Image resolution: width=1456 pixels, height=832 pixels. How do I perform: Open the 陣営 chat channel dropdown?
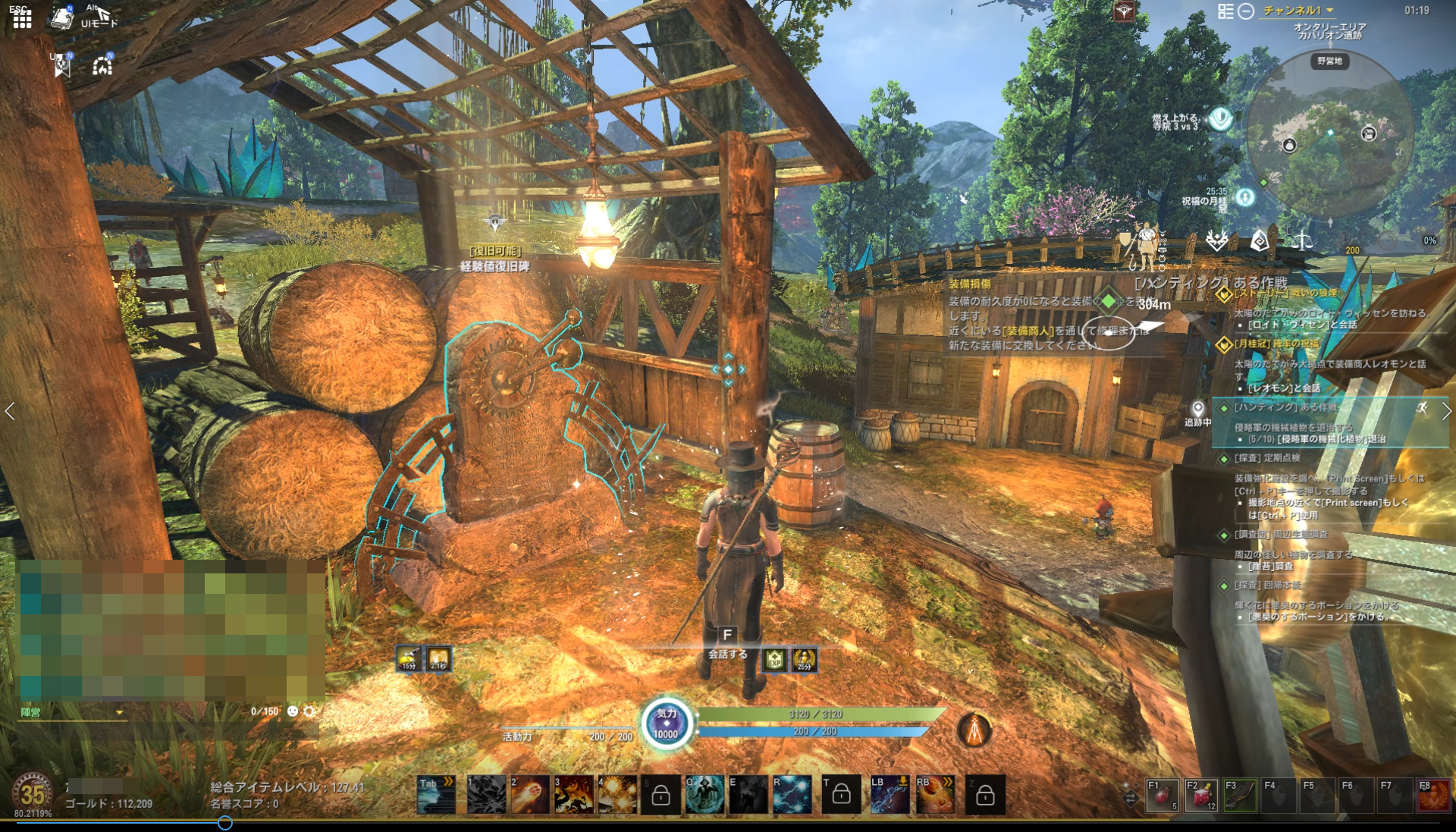[x=119, y=712]
